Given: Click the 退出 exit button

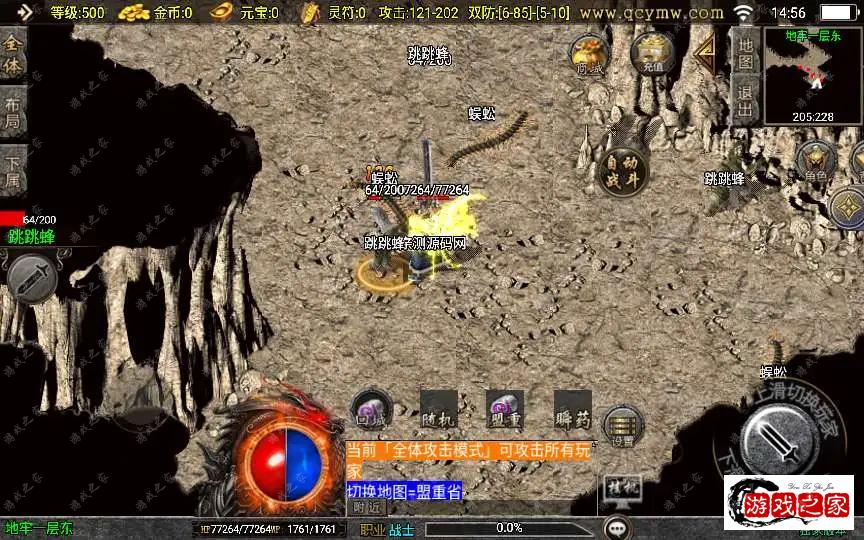Looking at the screenshot, I should pos(745,102).
